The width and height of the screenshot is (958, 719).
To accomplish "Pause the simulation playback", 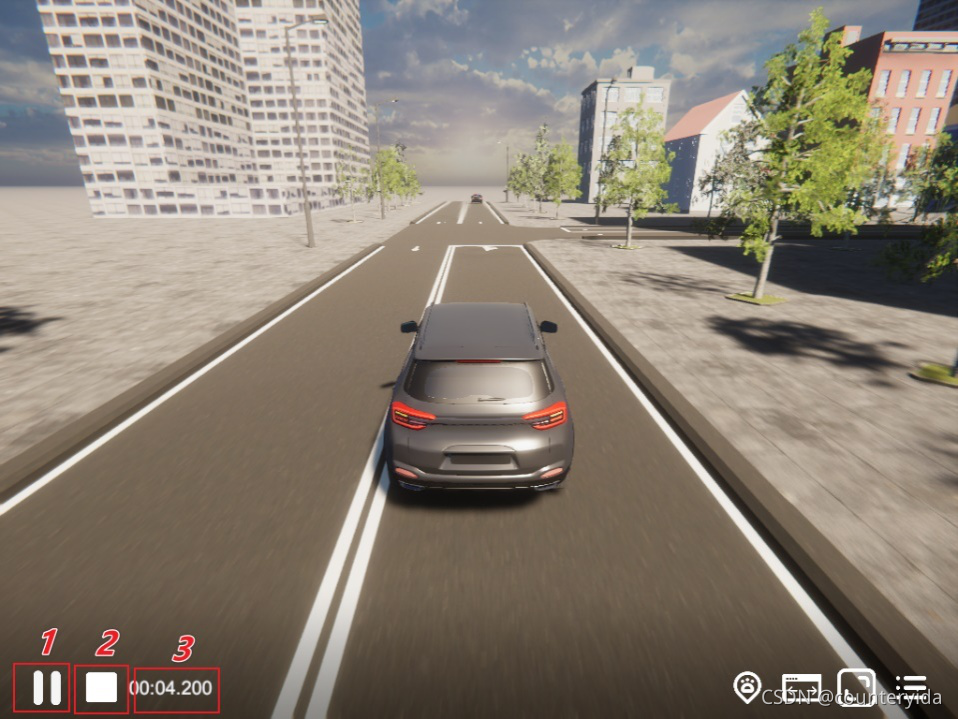I will [46, 688].
